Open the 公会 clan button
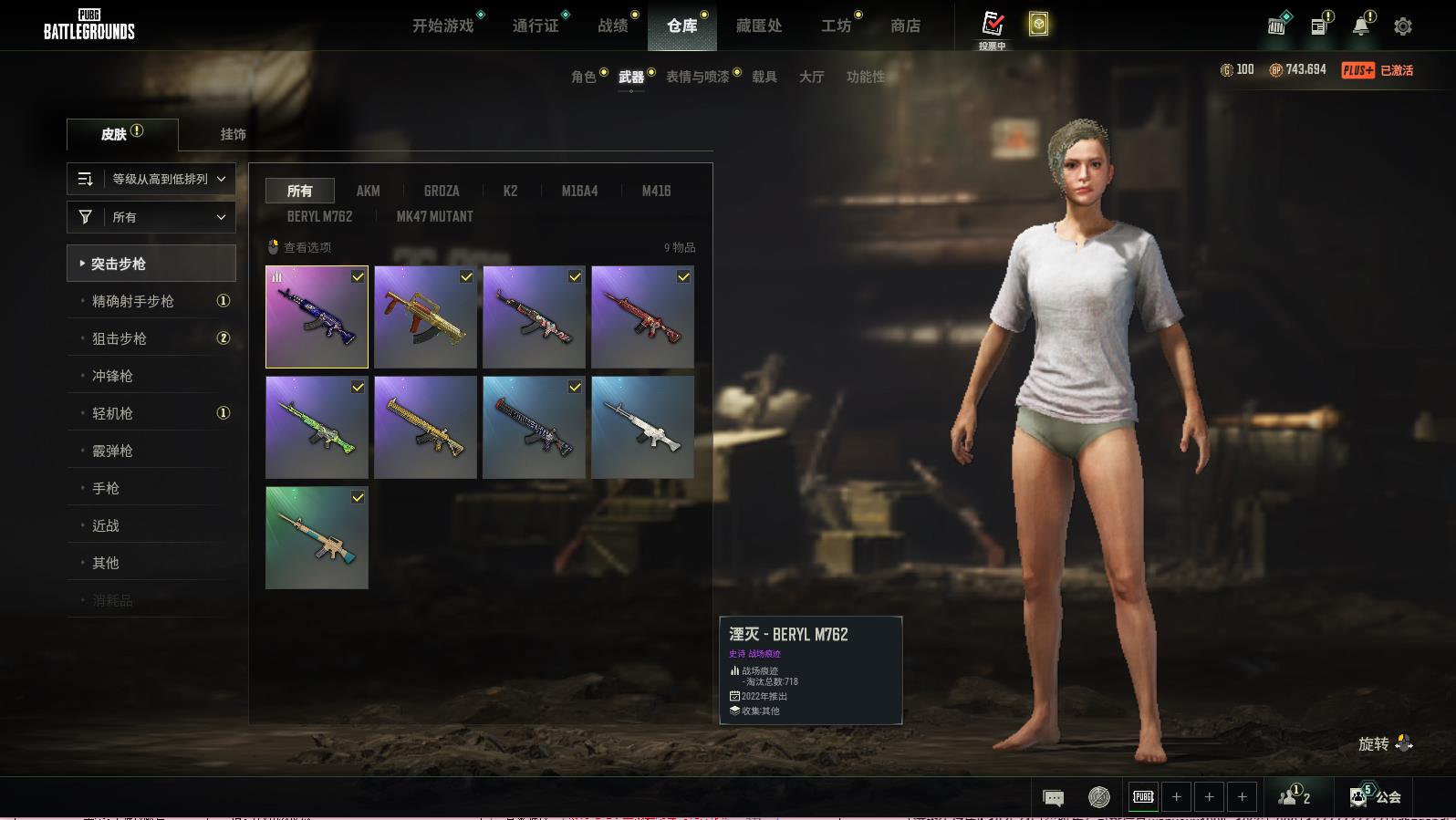Image resolution: width=1456 pixels, height=820 pixels. (1377, 797)
